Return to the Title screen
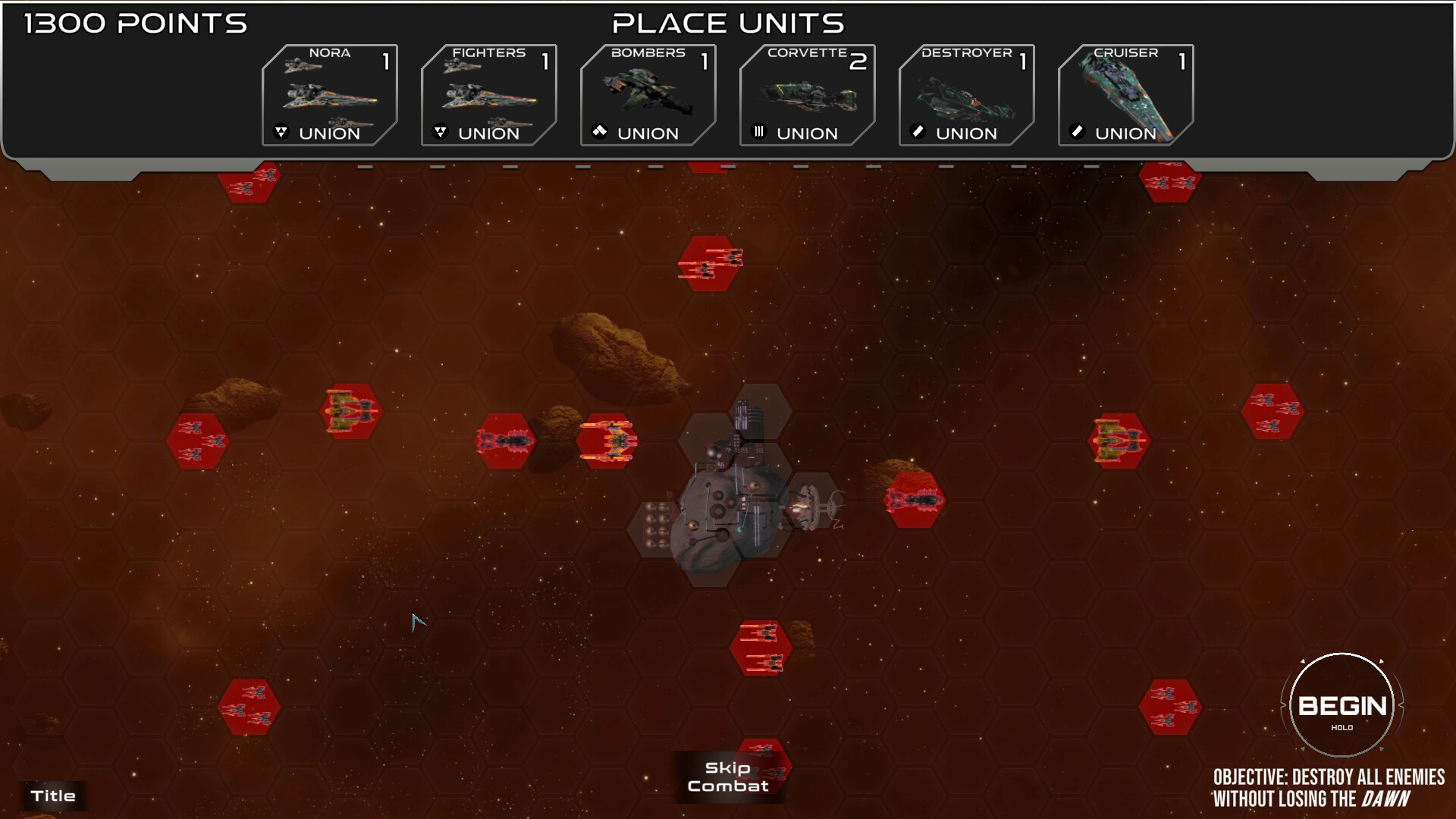This screenshot has height=819, width=1456. click(x=53, y=796)
